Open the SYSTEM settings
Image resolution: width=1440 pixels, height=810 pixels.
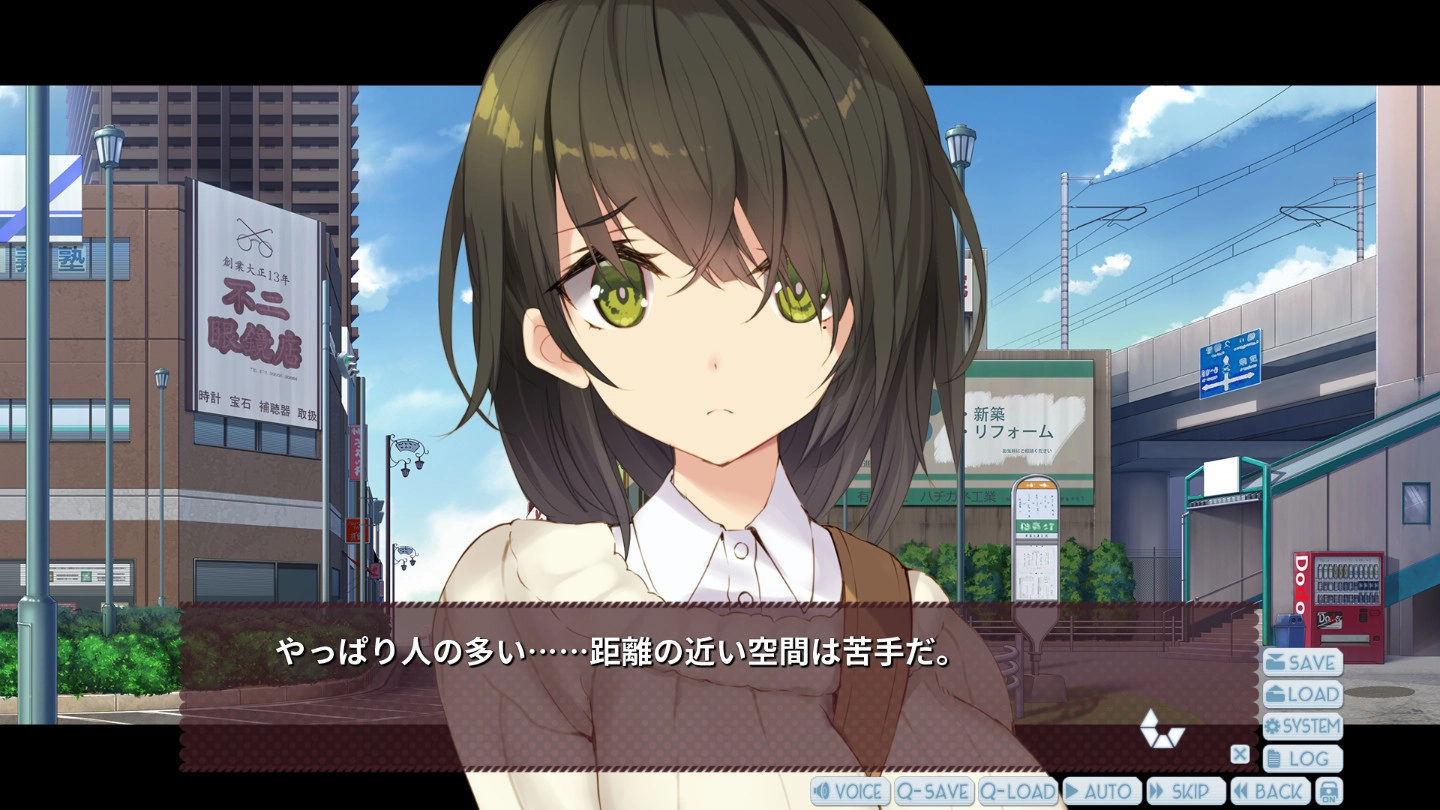pyautogui.click(x=1302, y=726)
